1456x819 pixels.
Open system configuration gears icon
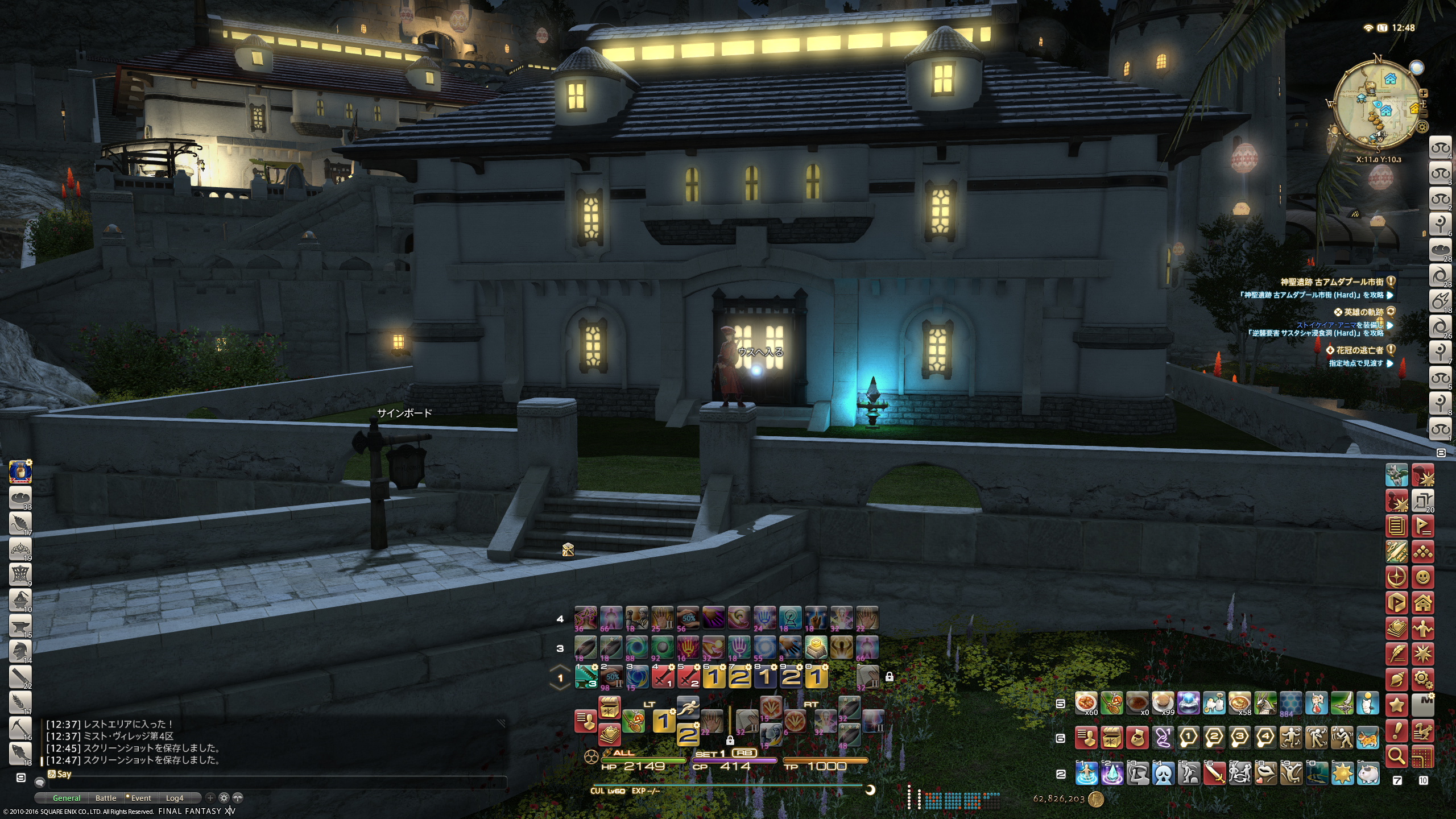coord(1422,679)
